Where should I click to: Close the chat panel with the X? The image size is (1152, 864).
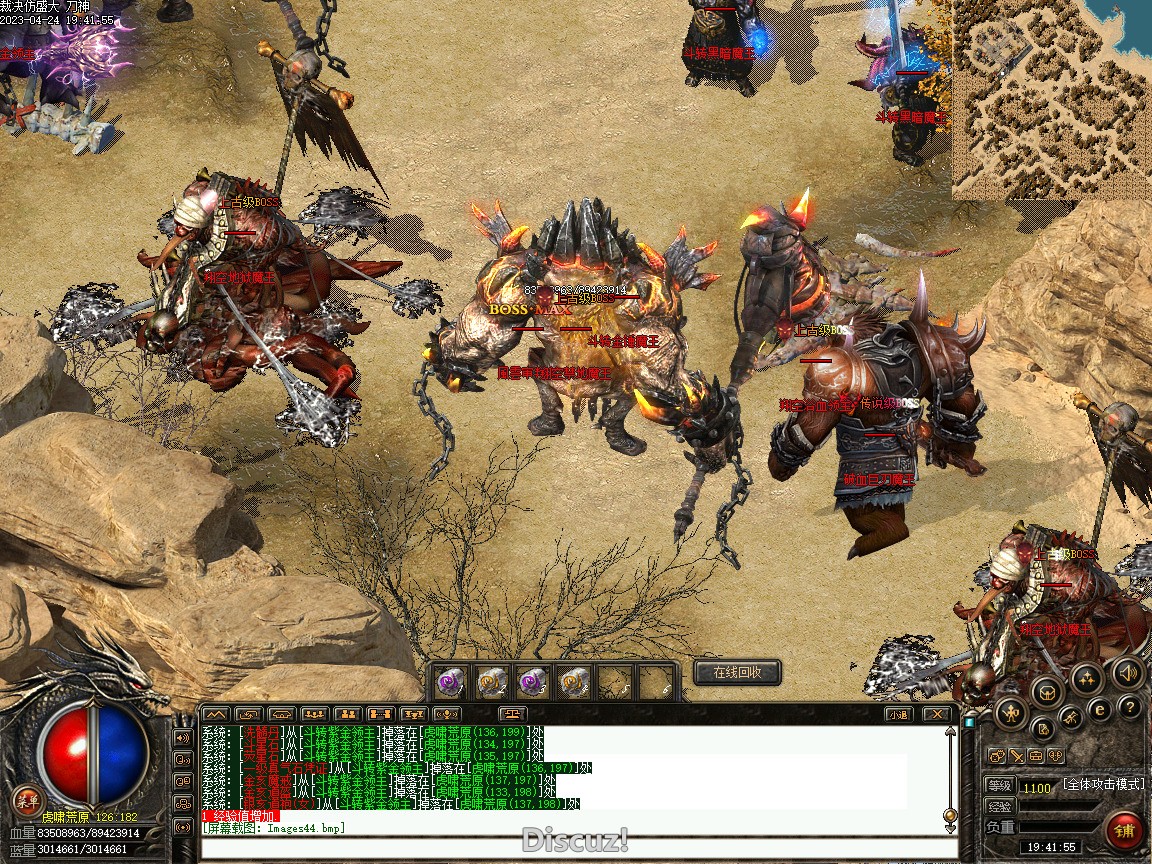pos(935,714)
